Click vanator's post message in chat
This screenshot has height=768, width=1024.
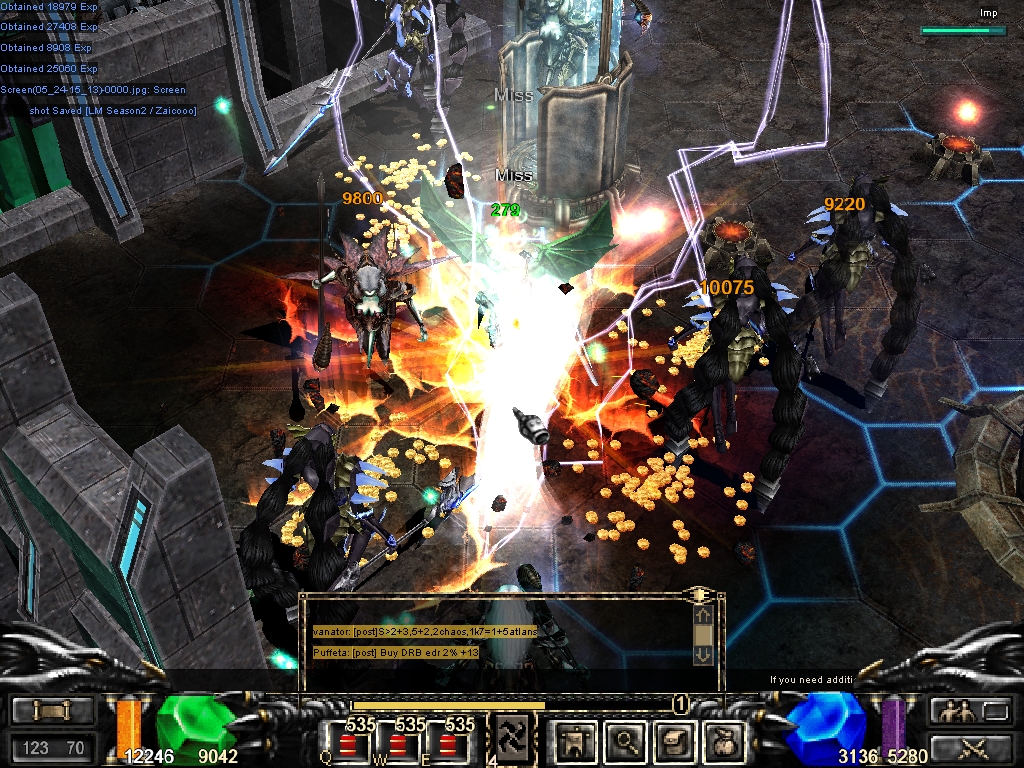(425, 632)
